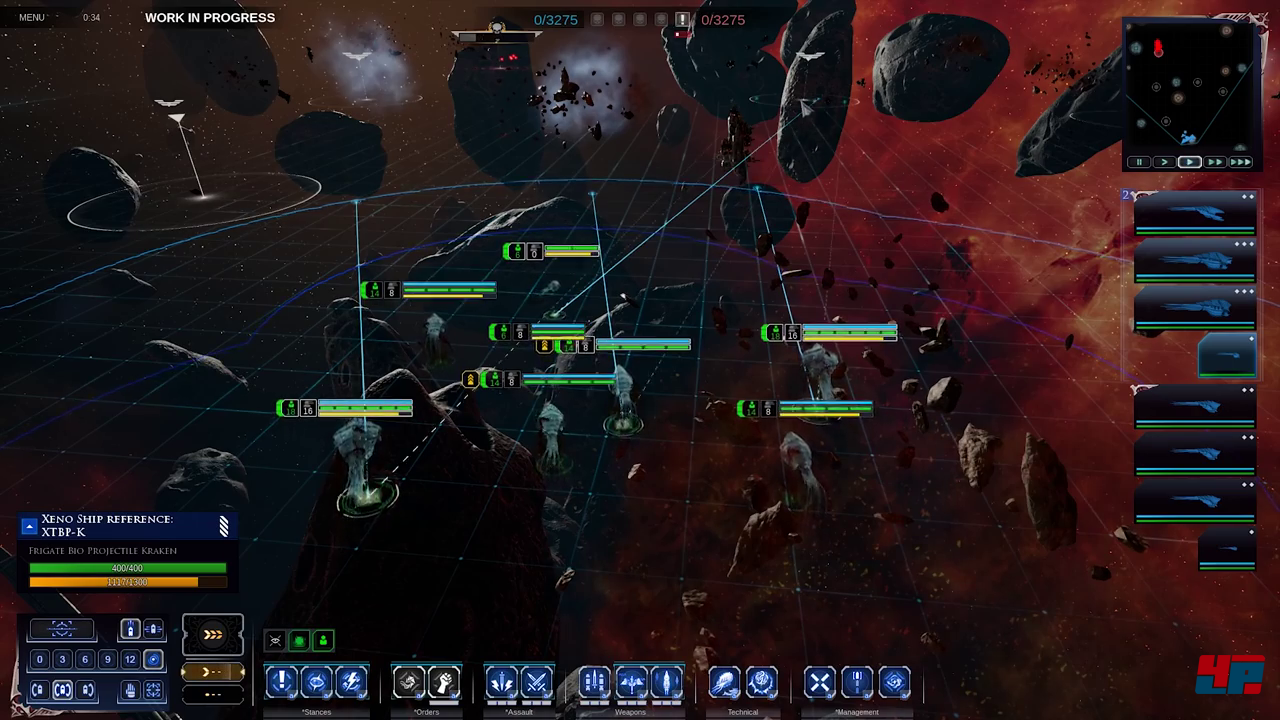Select the top ship card in fleet list

1195,212
